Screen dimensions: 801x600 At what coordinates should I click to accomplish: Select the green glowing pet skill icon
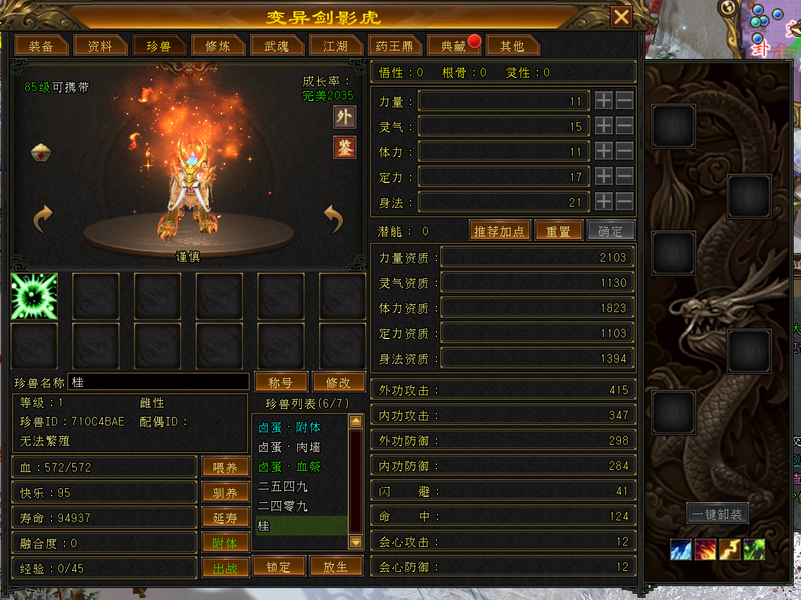pos(34,296)
